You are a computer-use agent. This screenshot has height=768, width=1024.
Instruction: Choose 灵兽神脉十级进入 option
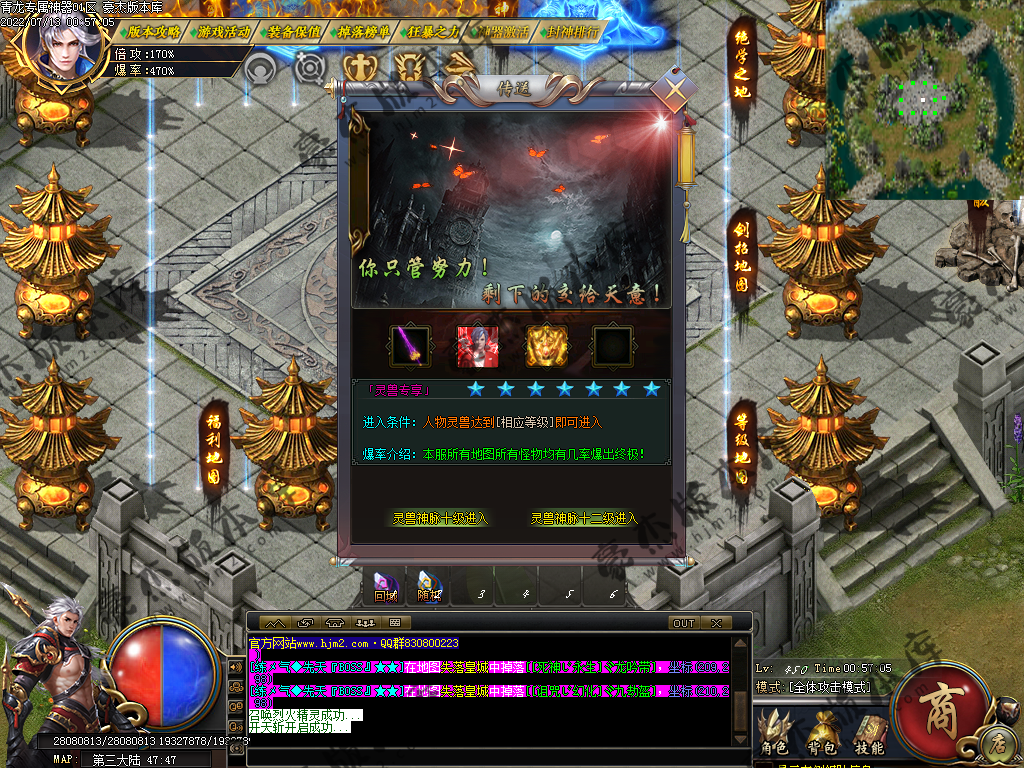coord(440,519)
